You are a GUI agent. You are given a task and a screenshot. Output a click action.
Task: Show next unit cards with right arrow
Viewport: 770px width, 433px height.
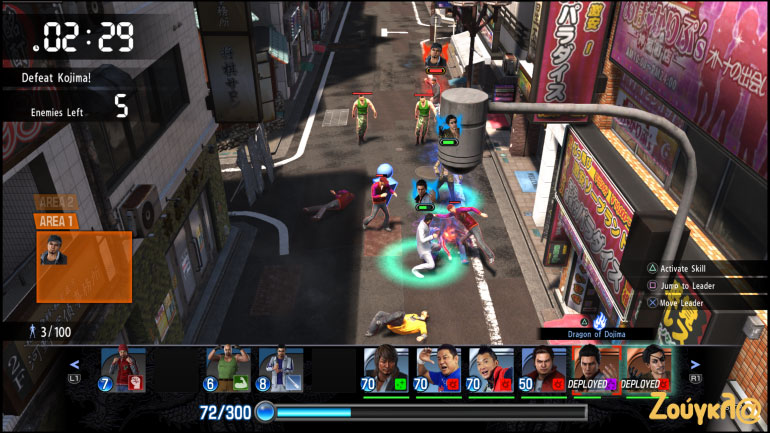click(x=696, y=365)
